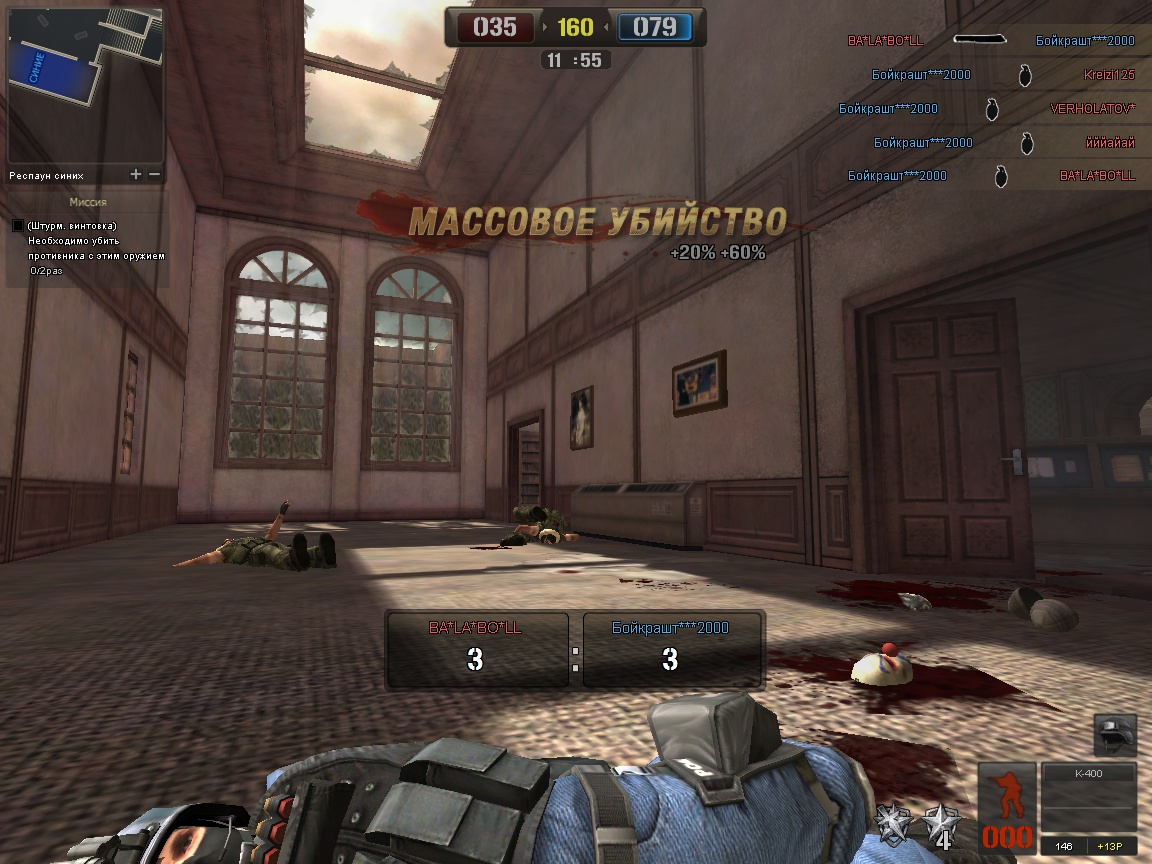The width and height of the screenshot is (1152, 864).
Task: Open the Миссия panel header
Action: click(x=86, y=202)
